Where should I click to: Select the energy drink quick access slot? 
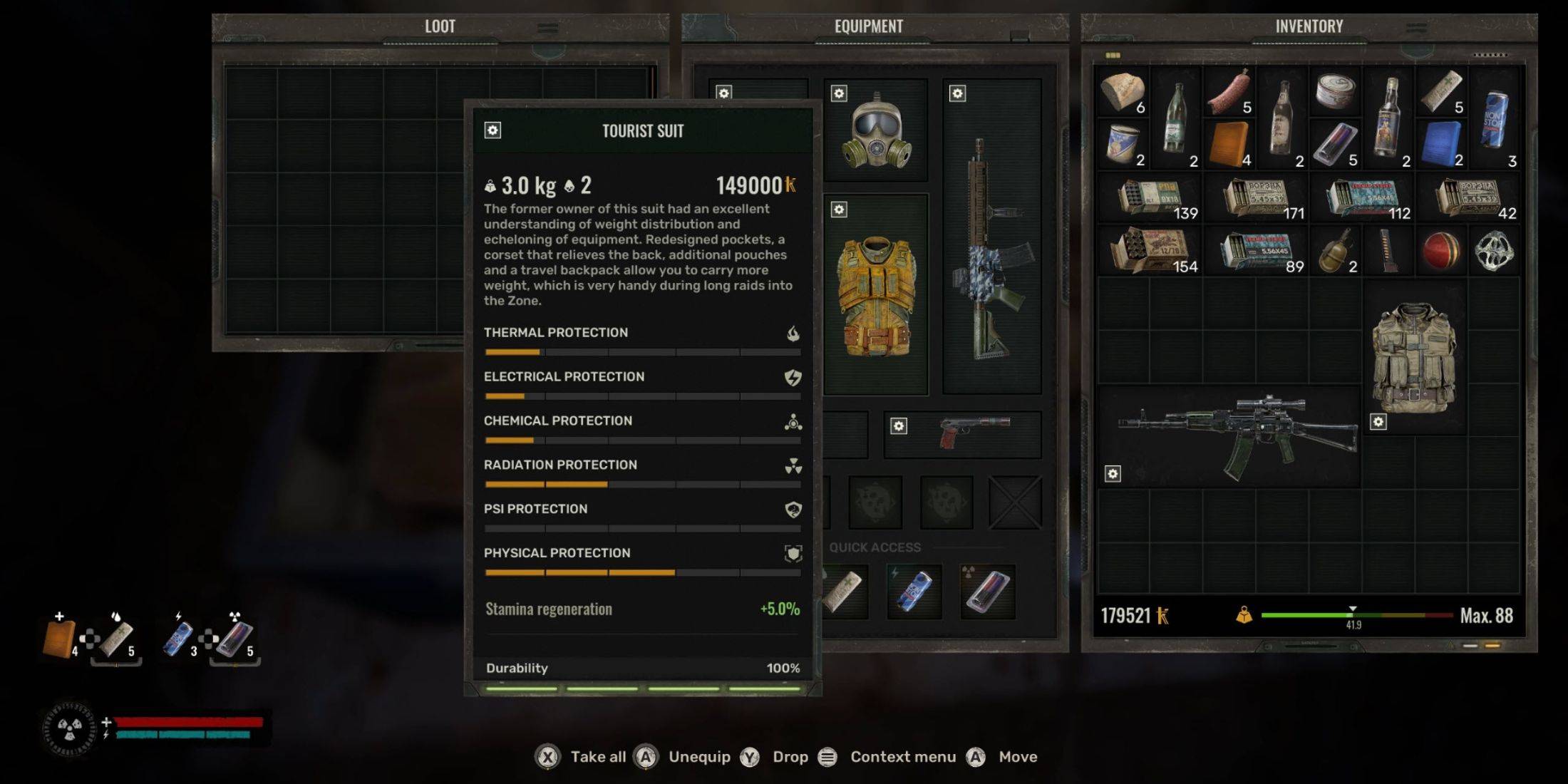coord(914,591)
